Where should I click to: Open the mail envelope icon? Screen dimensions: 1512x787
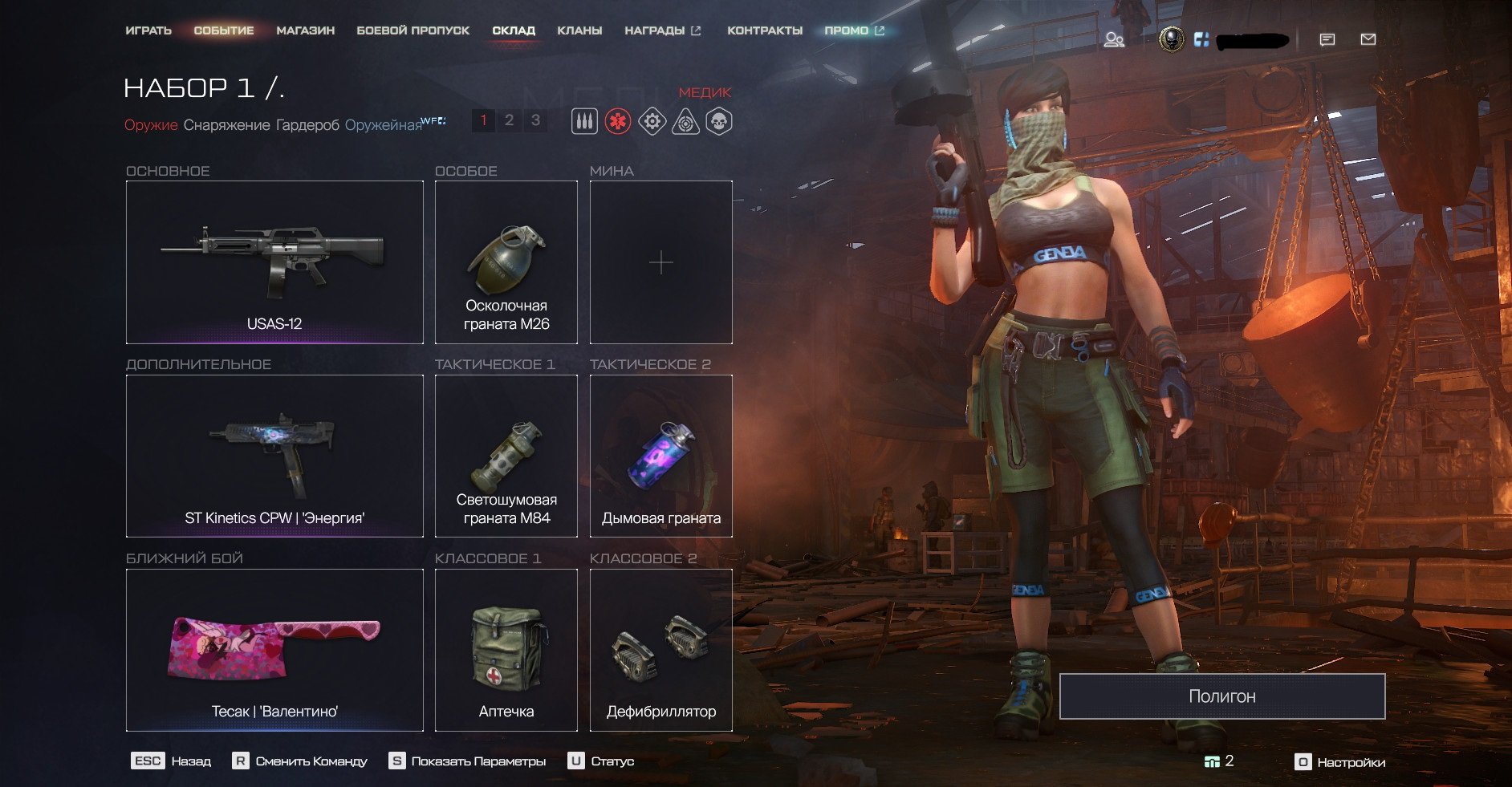[x=1368, y=39]
